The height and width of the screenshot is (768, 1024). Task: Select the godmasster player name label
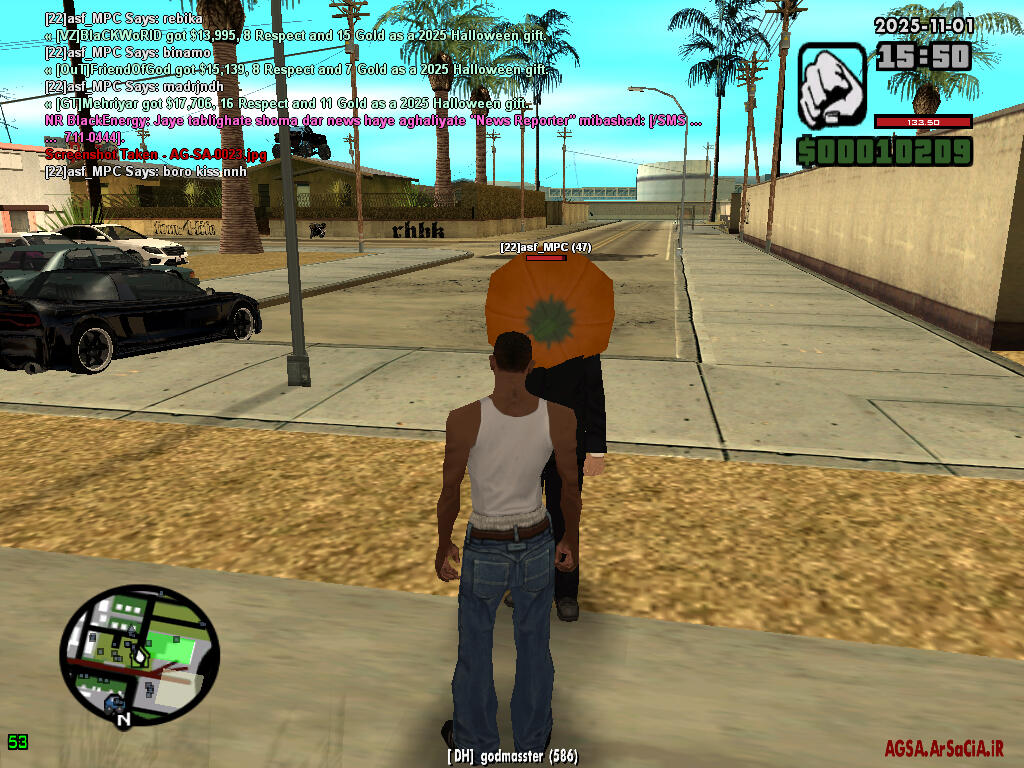tap(512, 757)
